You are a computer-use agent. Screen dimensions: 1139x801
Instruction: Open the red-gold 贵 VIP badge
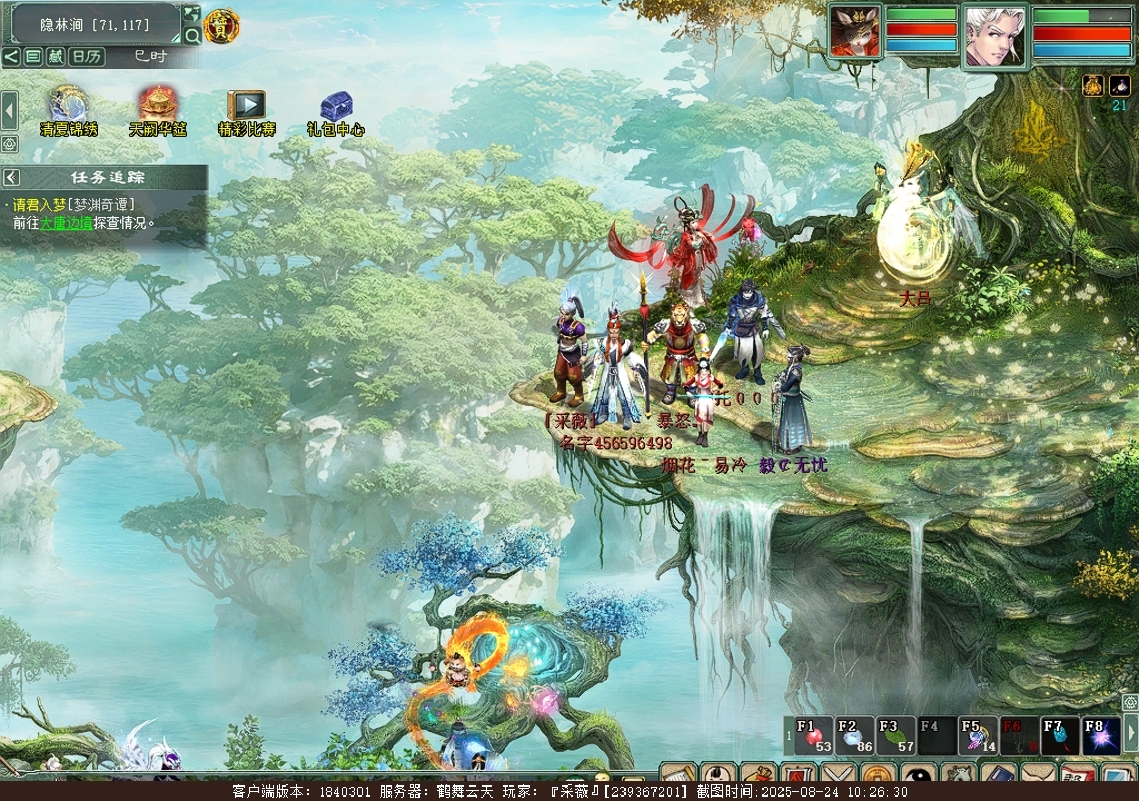pyautogui.click(x=221, y=27)
